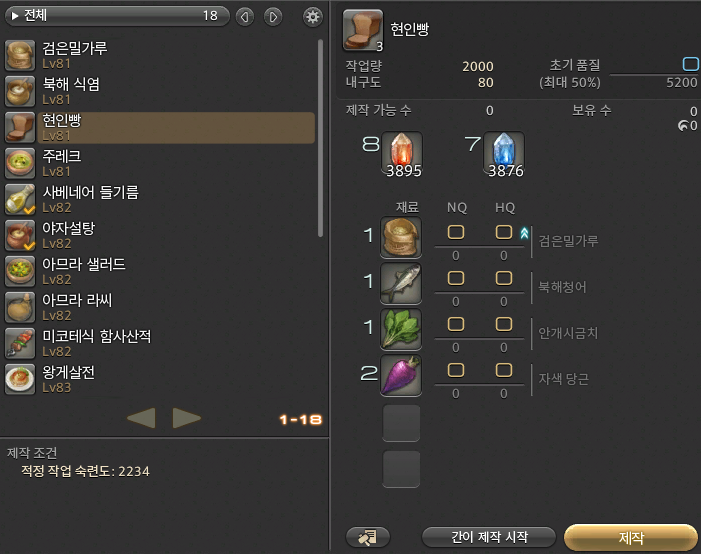701x554 pixels.
Task: Click the 안개시금치 spinach ingredient icon
Action: [402, 330]
